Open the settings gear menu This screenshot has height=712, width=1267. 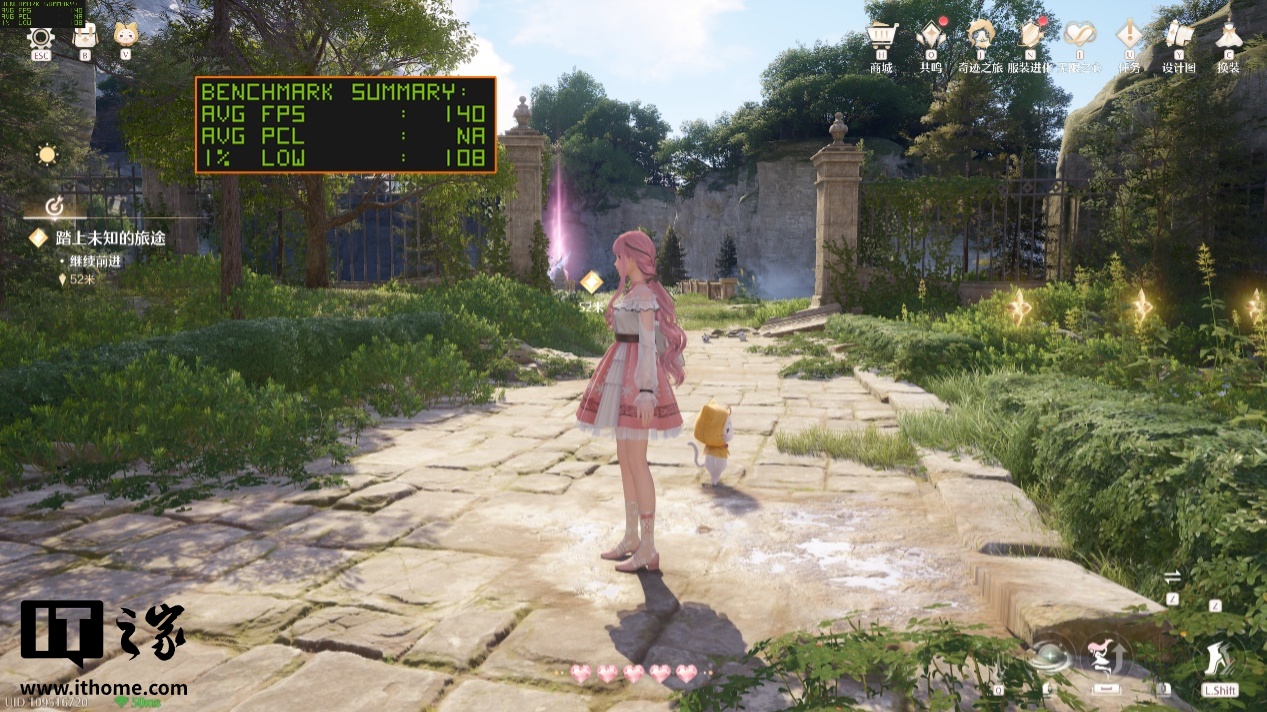click(x=41, y=38)
